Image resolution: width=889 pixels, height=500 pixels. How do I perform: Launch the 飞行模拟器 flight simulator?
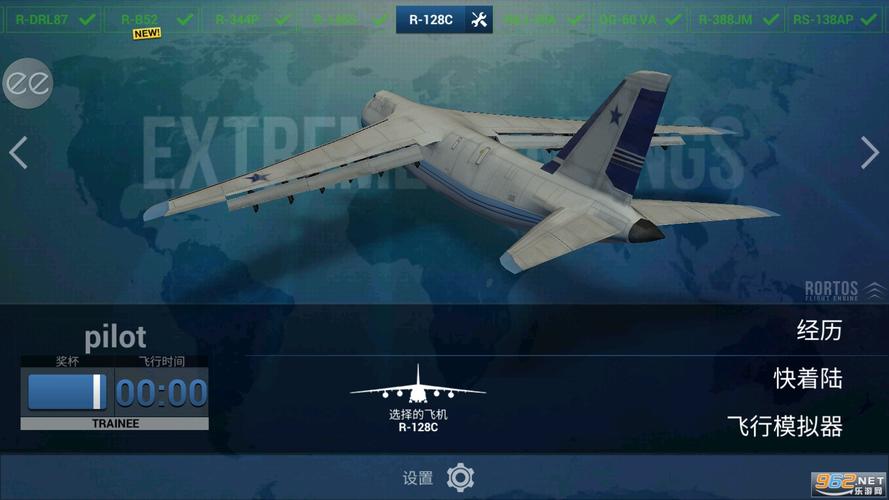(x=784, y=427)
